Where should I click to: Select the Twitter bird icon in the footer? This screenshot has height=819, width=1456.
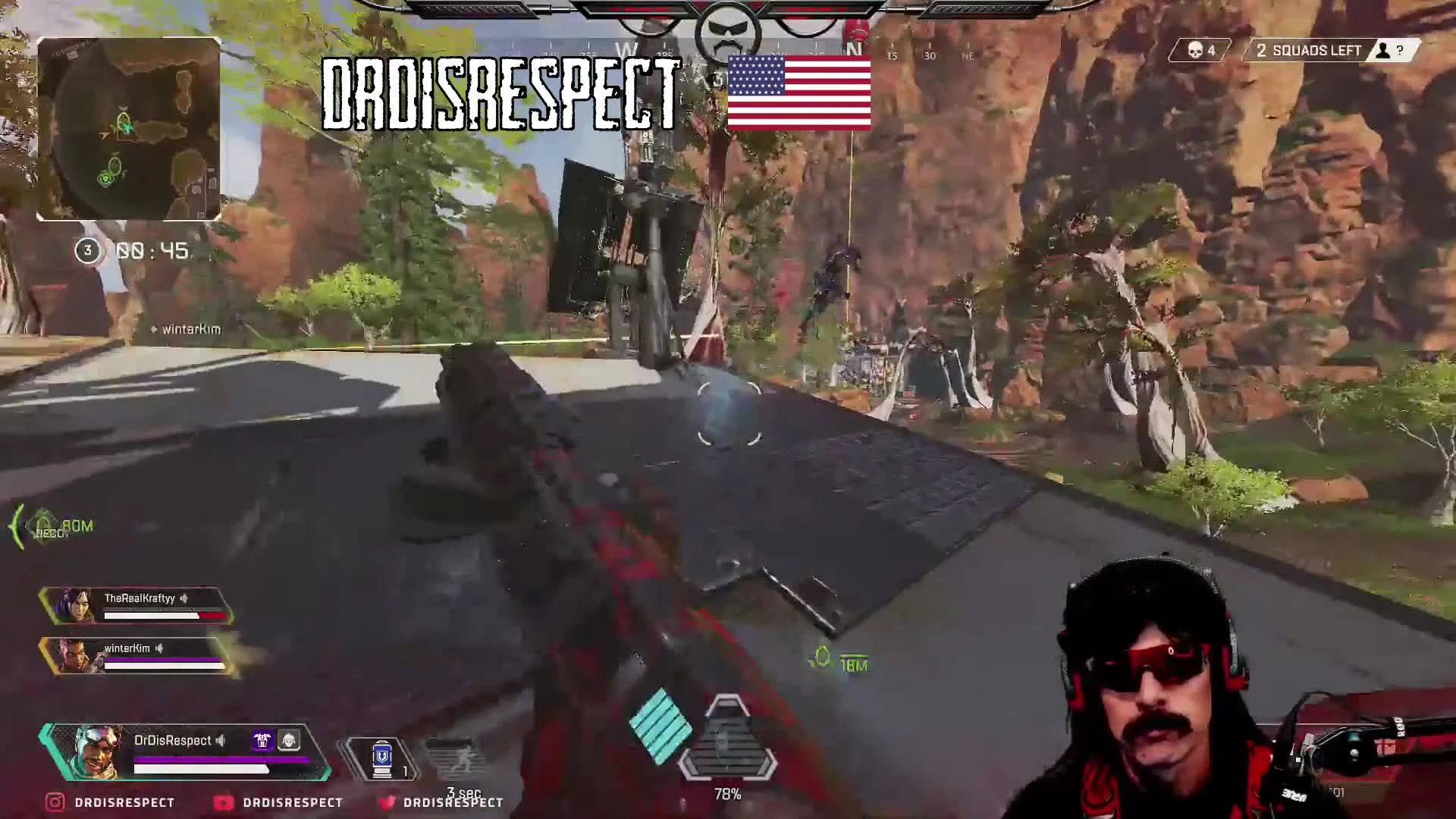pyautogui.click(x=387, y=802)
